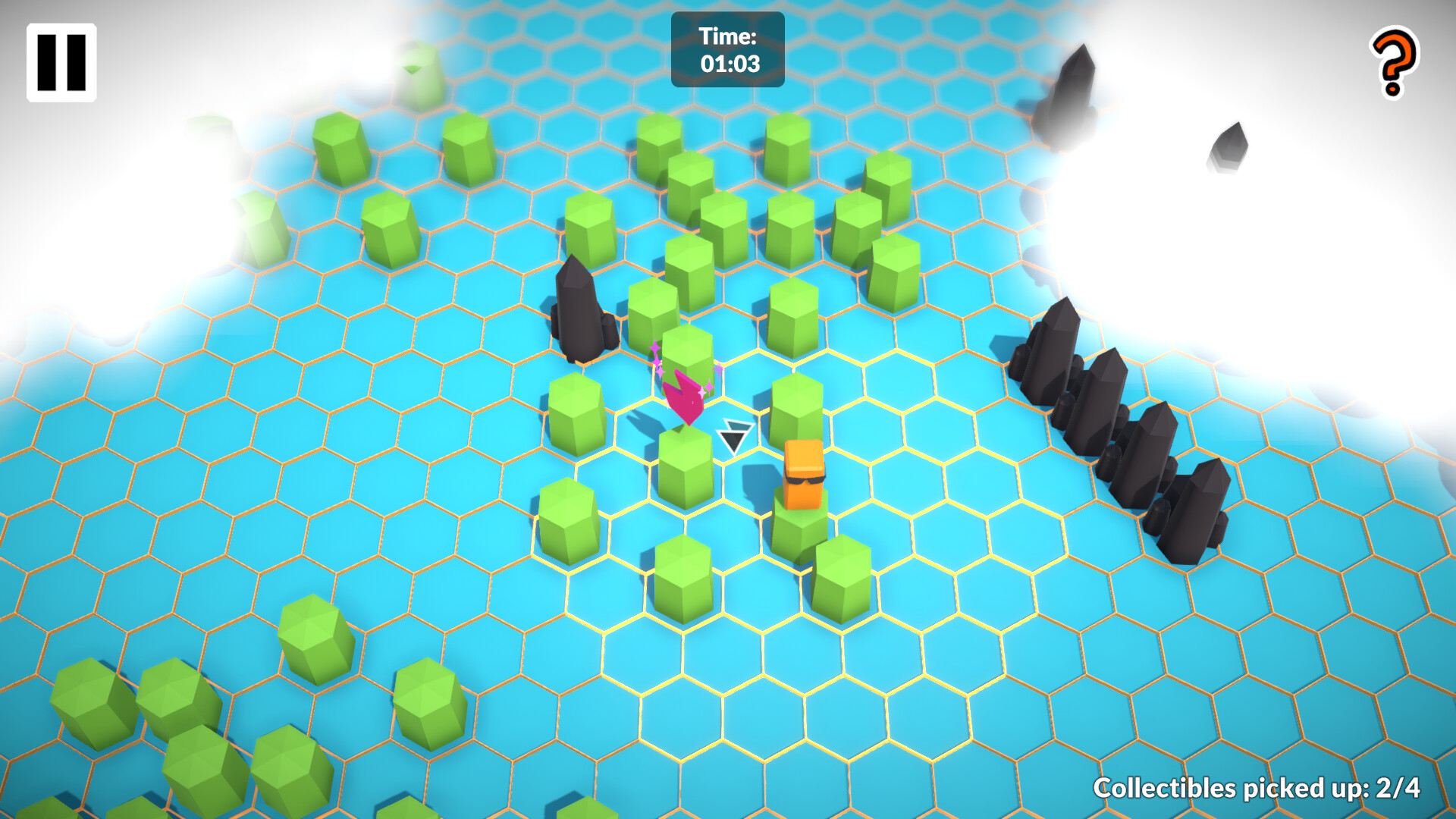Pause the game
This screenshot has width=1456, height=819.
[x=61, y=61]
